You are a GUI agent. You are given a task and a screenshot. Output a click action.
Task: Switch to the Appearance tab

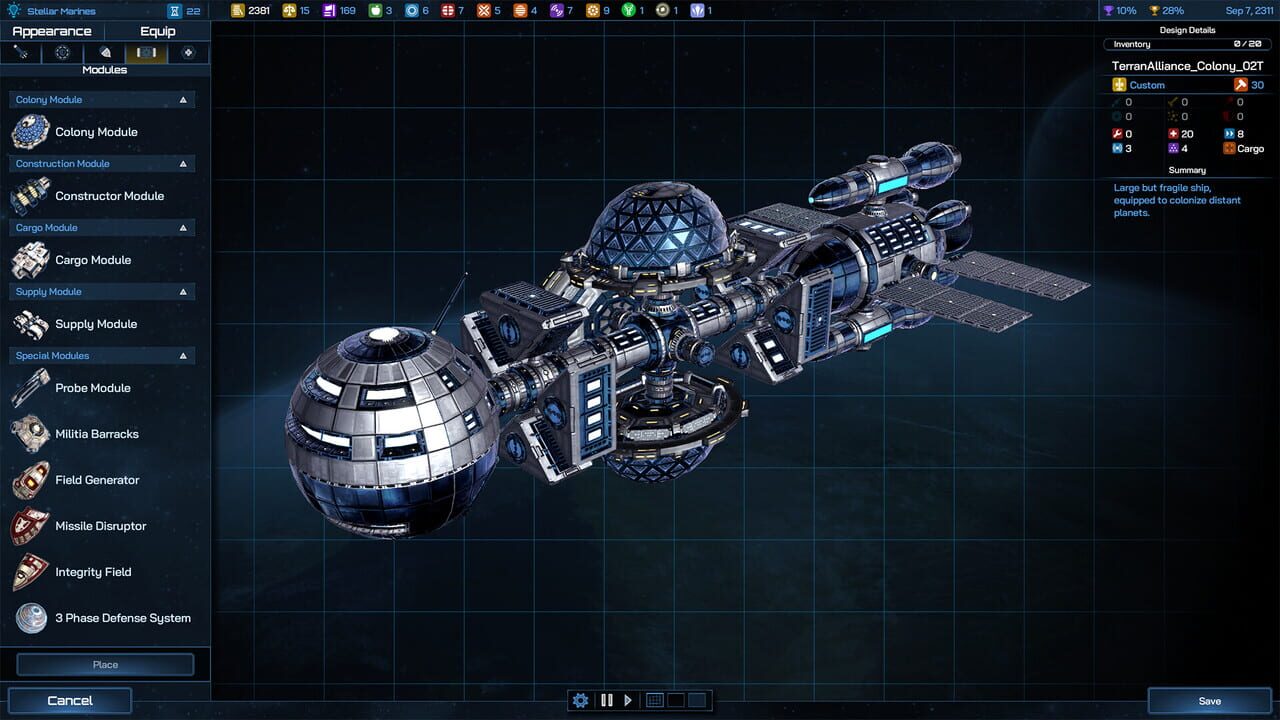coord(52,31)
